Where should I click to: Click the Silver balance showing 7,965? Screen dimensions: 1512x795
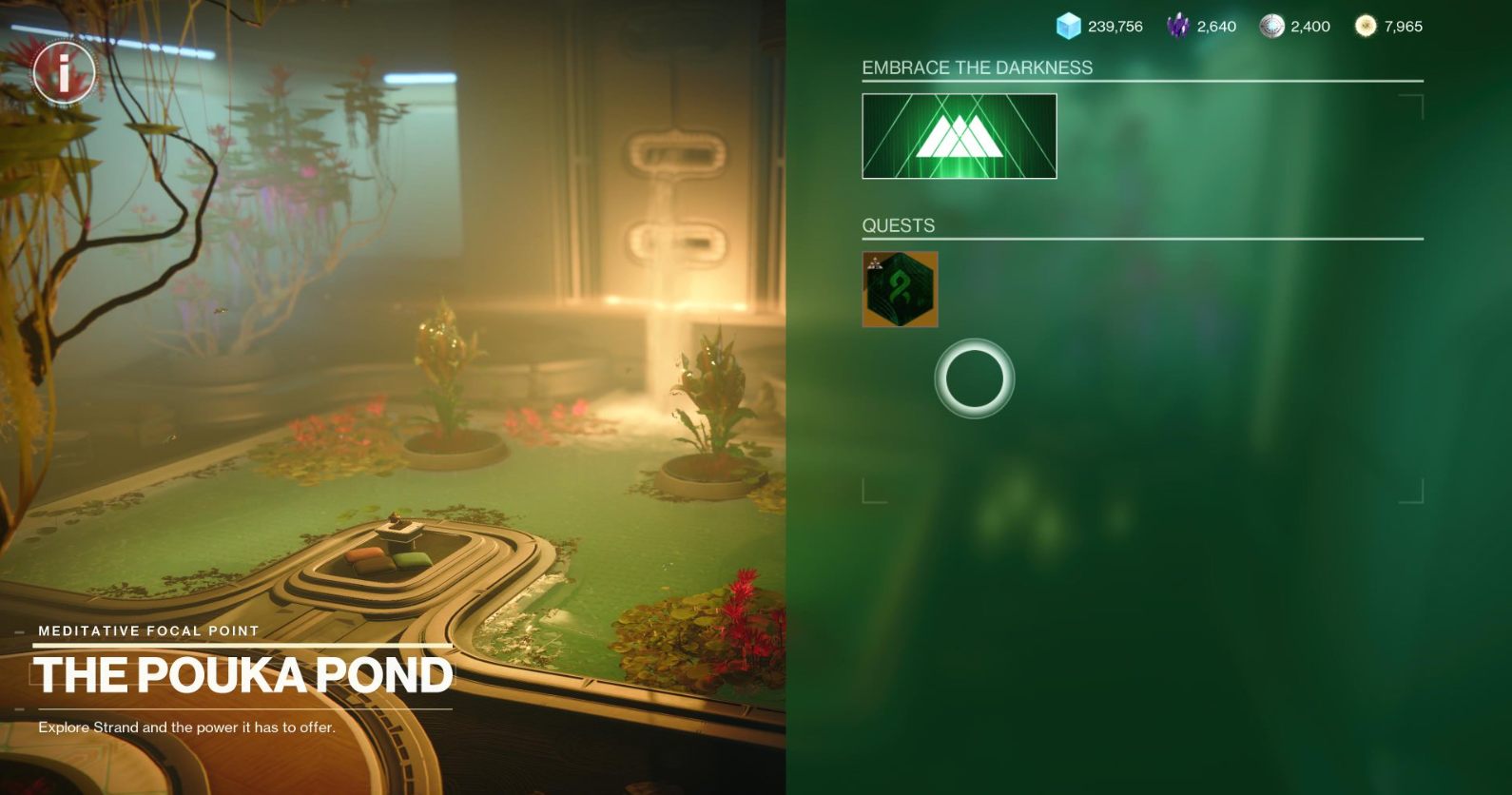1405,27
